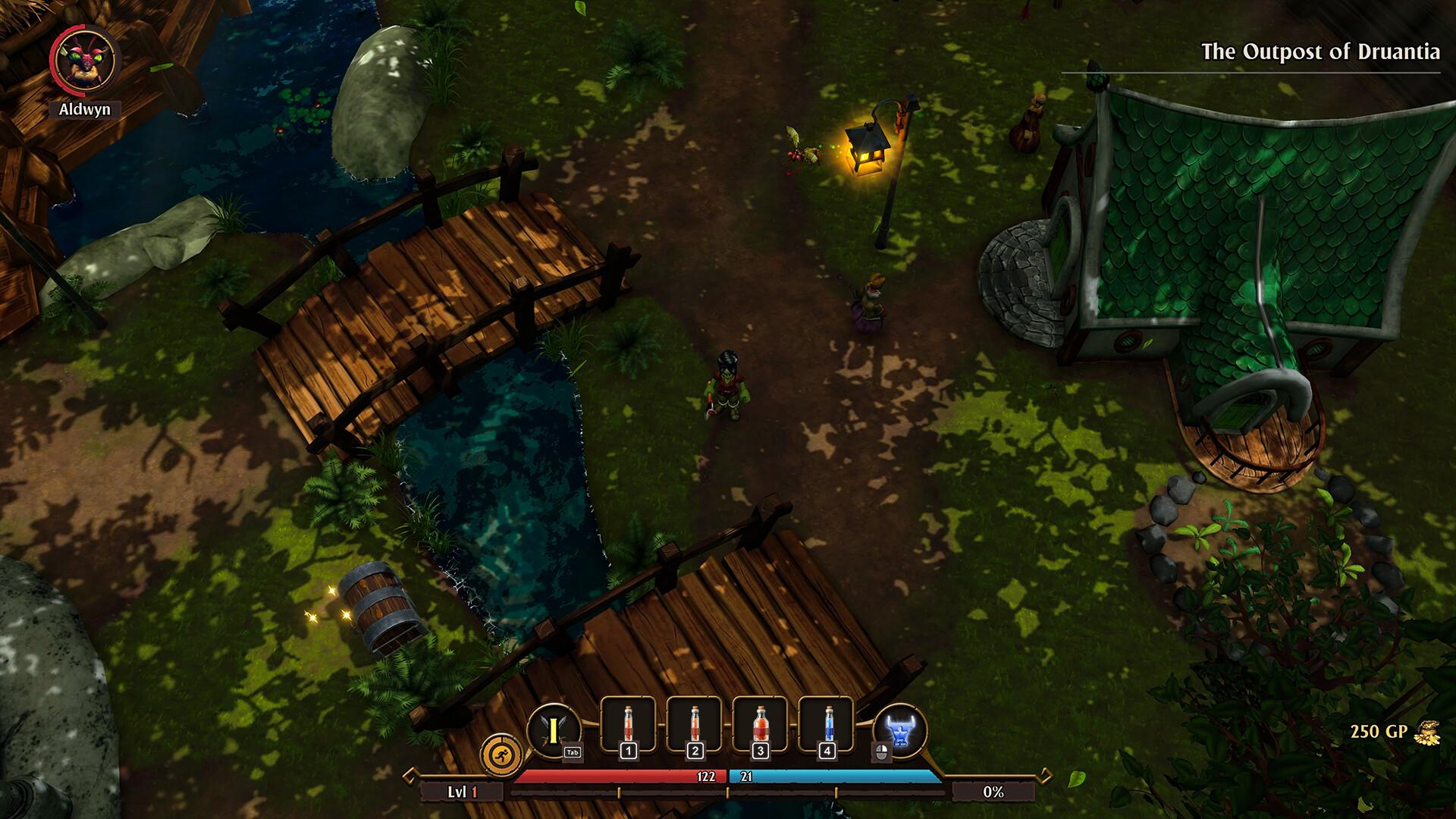The image size is (1456, 819).
Task: Click the Aldwyn name label
Action: click(86, 111)
